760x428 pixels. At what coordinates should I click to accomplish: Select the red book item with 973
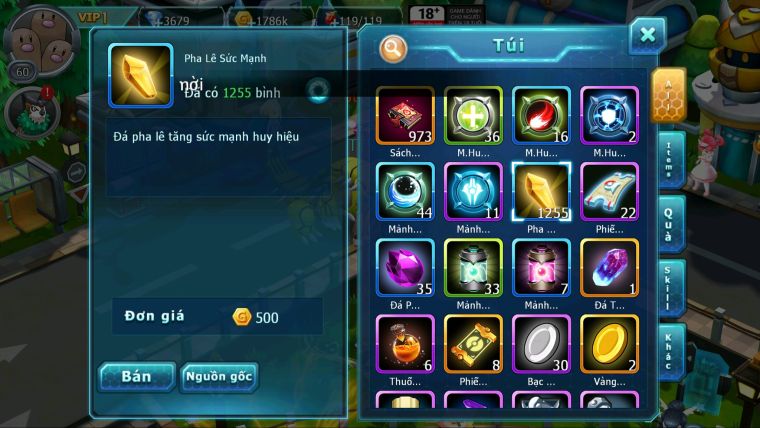coord(405,115)
